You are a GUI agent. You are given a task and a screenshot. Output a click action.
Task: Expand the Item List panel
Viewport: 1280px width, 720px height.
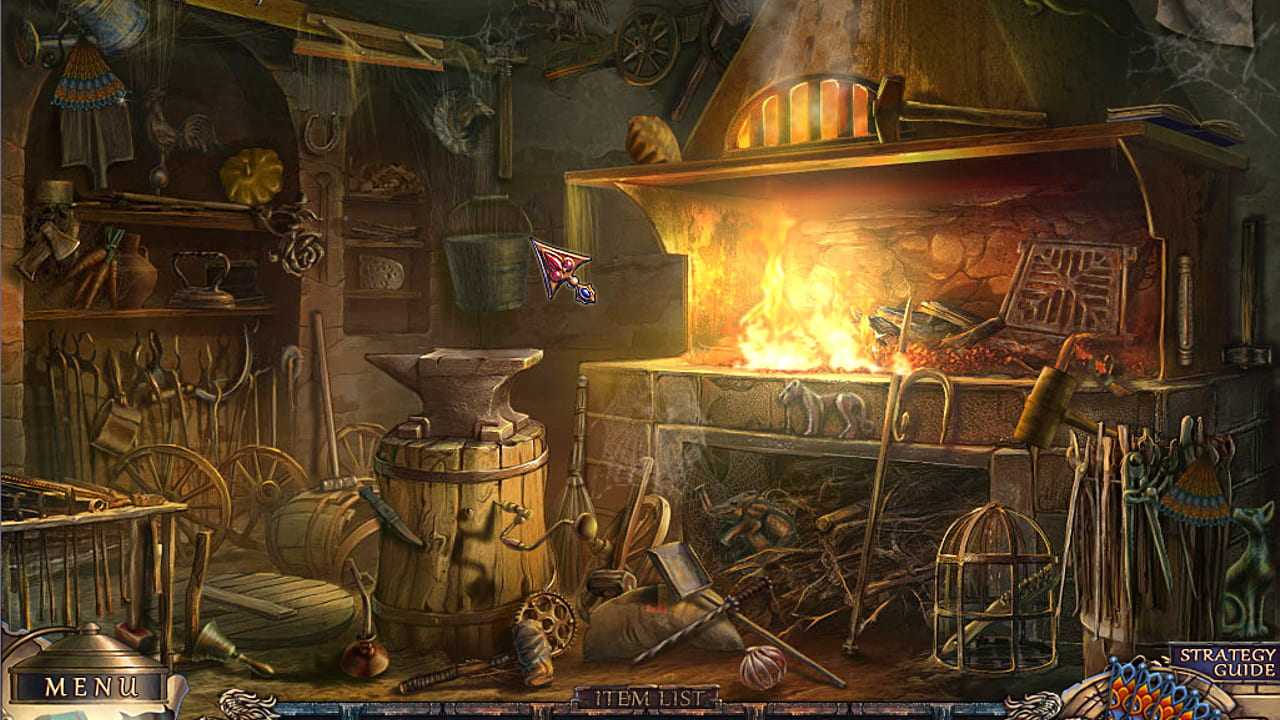(646, 697)
